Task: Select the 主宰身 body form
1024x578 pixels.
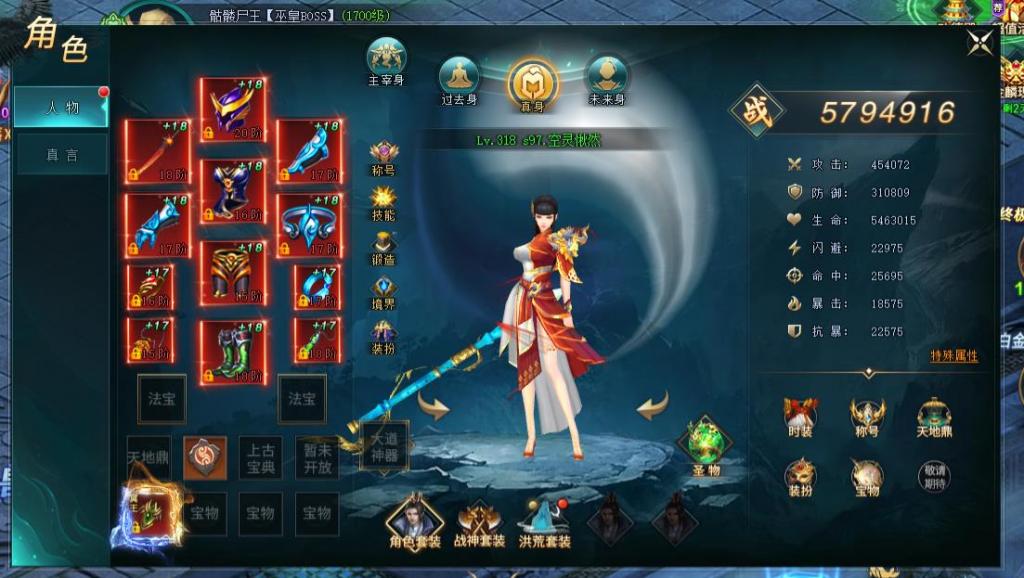Action: (x=386, y=58)
